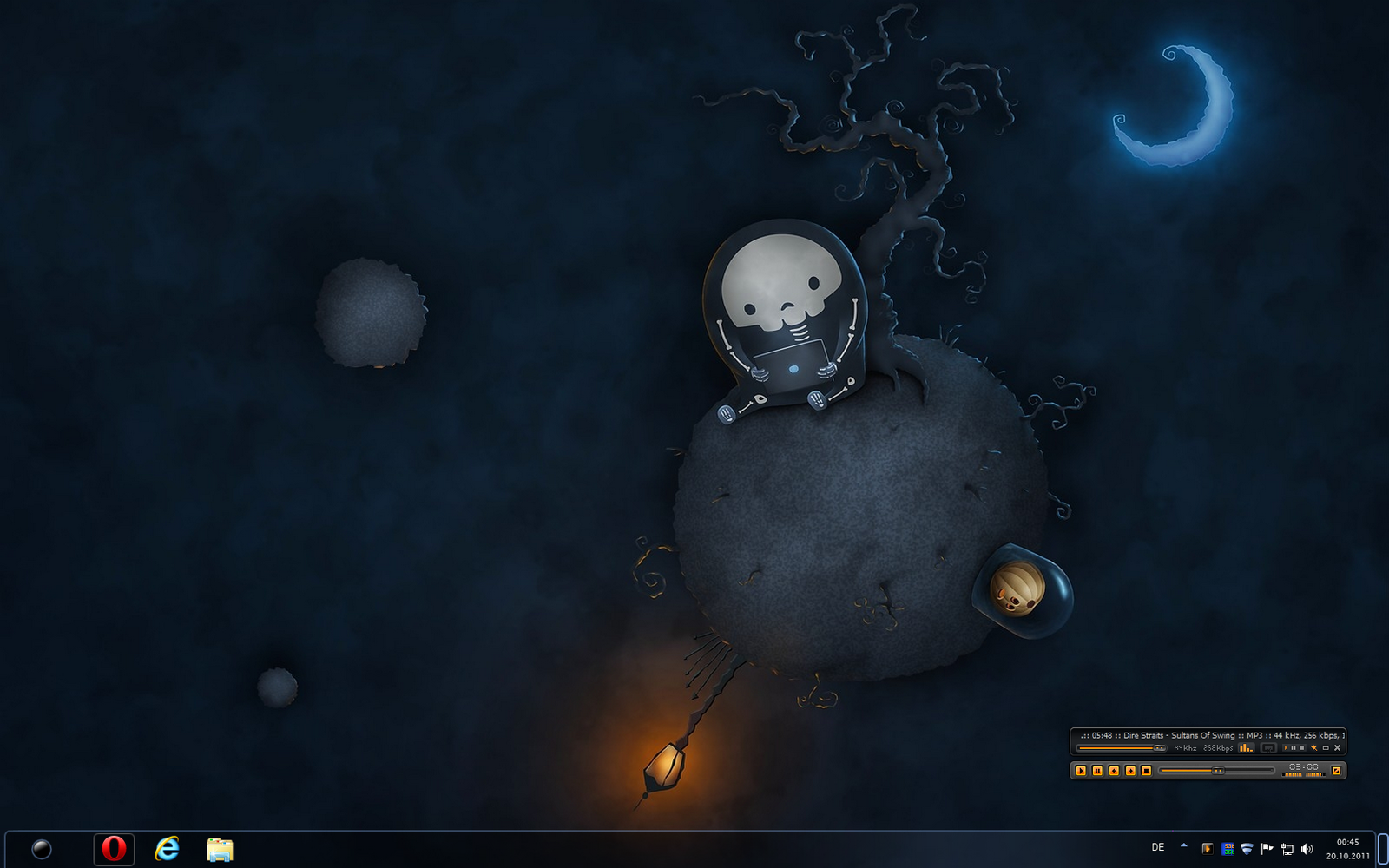Open the speaker volume tray icon

point(1307,849)
